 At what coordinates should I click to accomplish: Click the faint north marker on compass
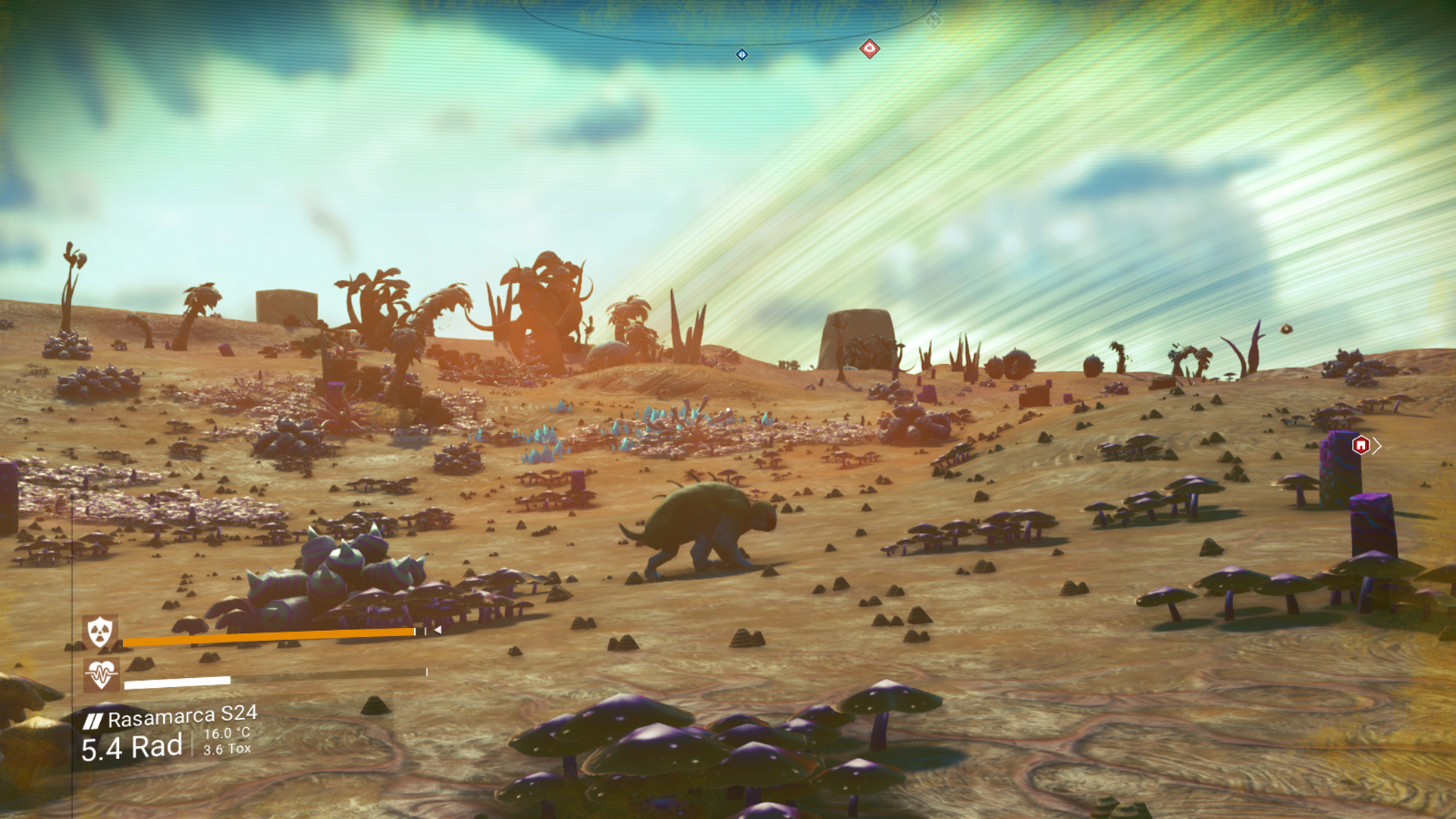pos(933,21)
